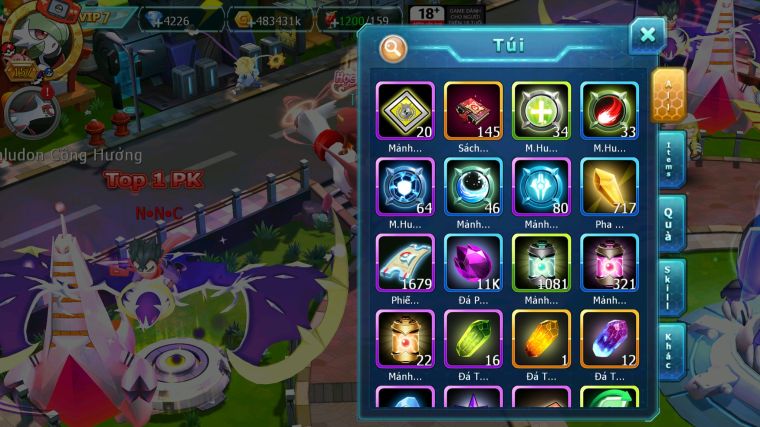Pick the red claw item with 33

pos(609,110)
